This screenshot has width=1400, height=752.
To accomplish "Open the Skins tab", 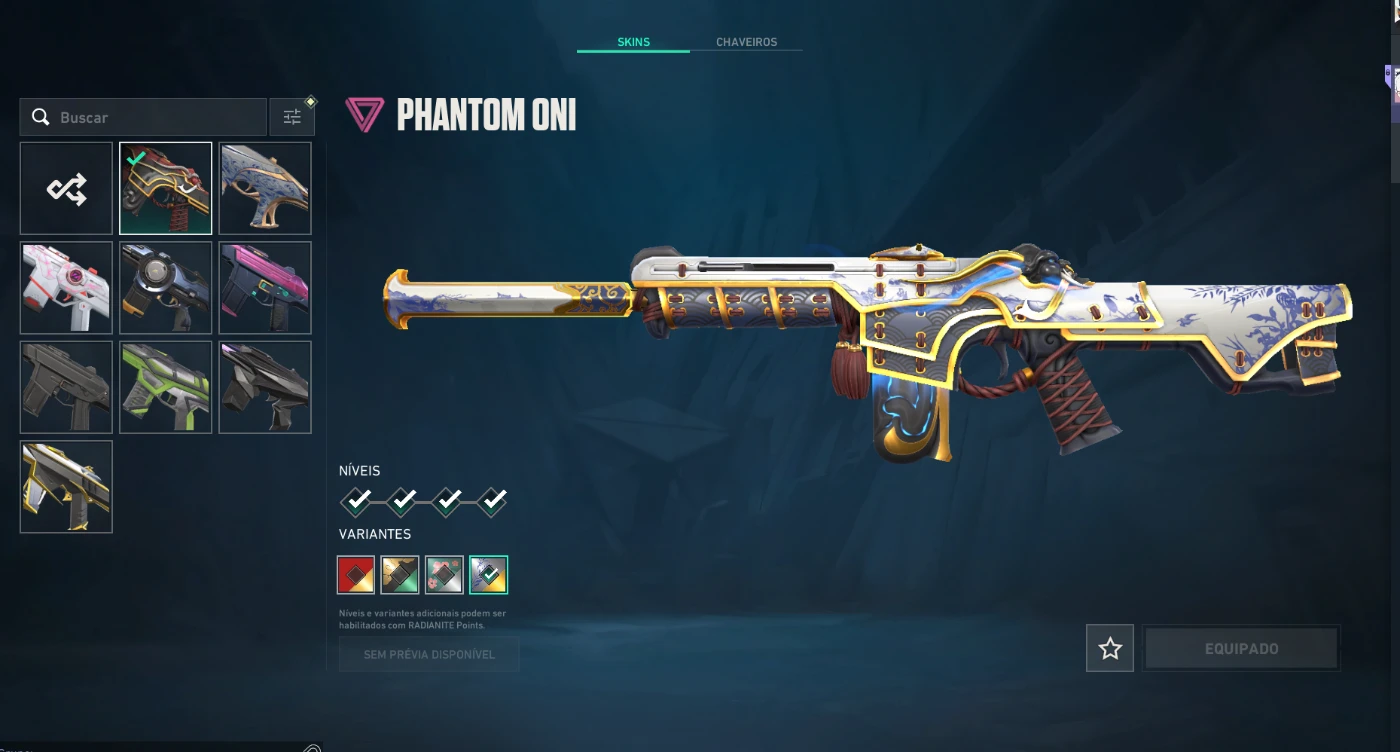I will tap(633, 42).
